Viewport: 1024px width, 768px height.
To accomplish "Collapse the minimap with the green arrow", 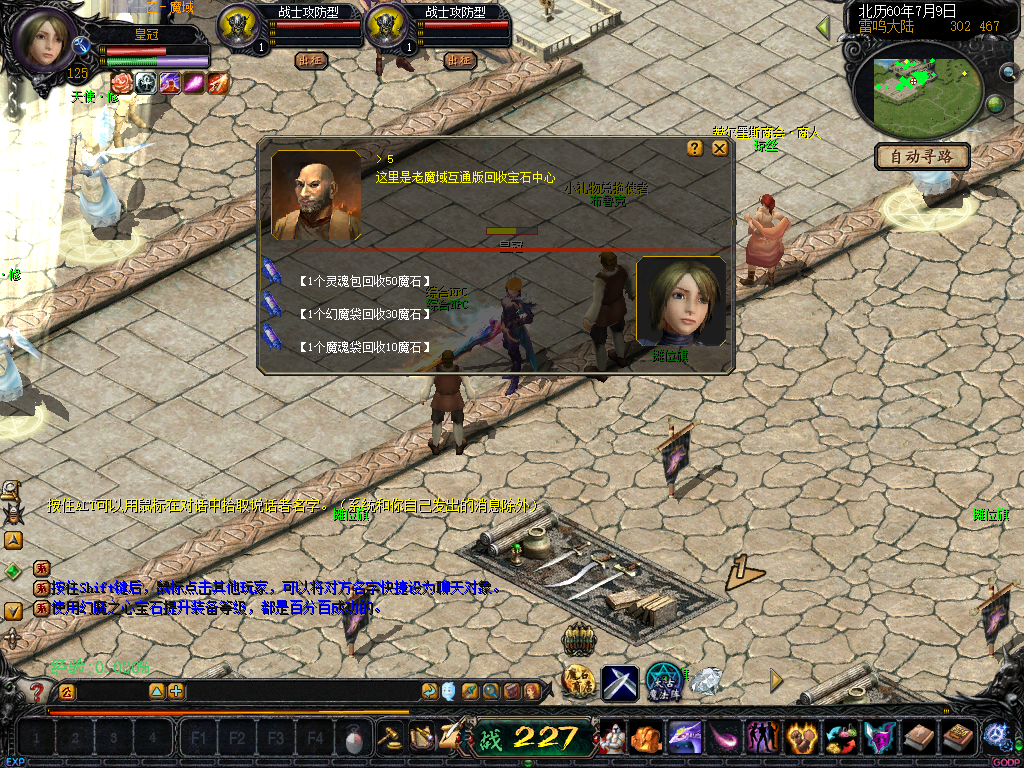I will (823, 27).
